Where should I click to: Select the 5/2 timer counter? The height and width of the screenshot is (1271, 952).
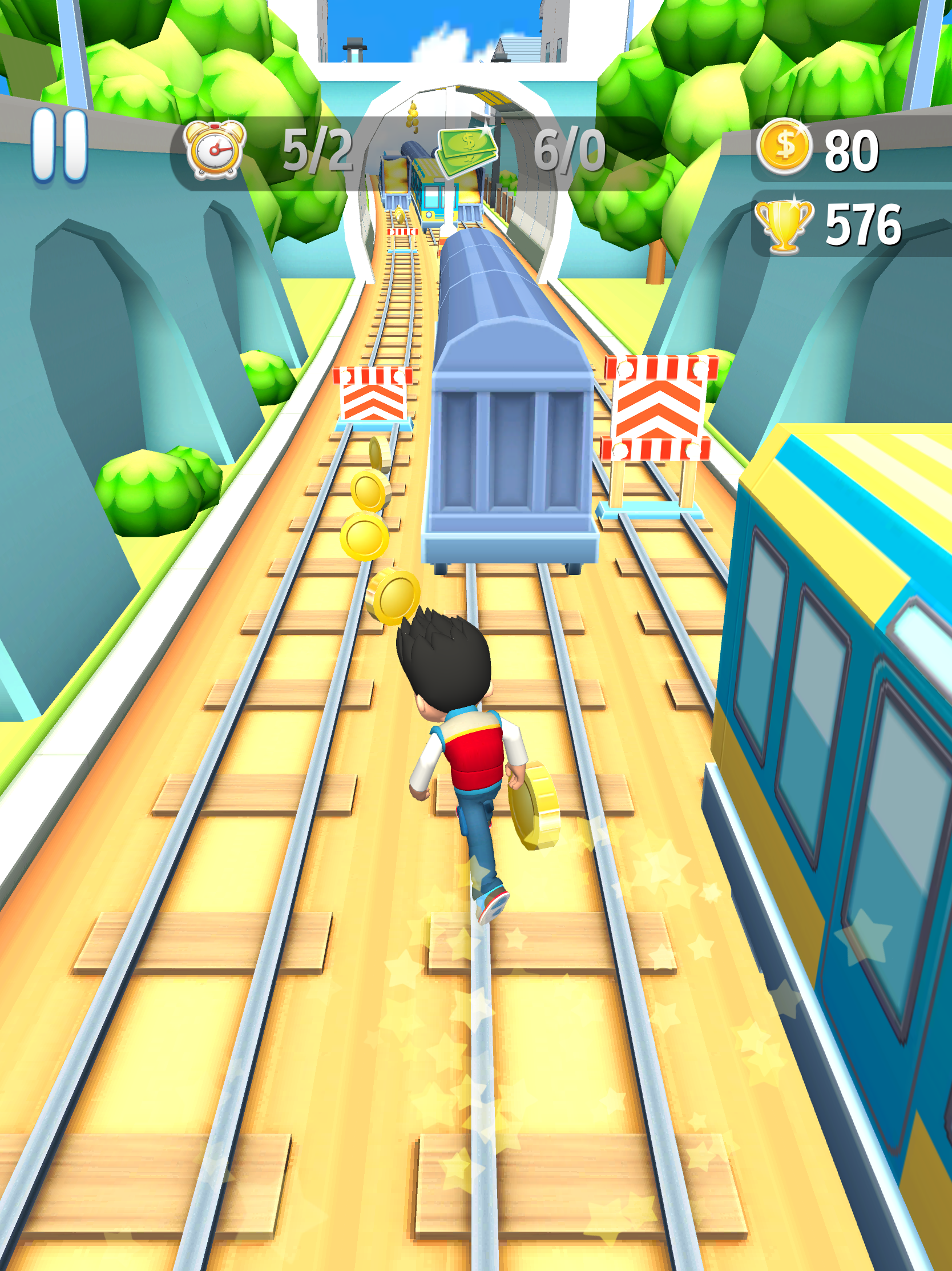pyautogui.click(x=319, y=151)
